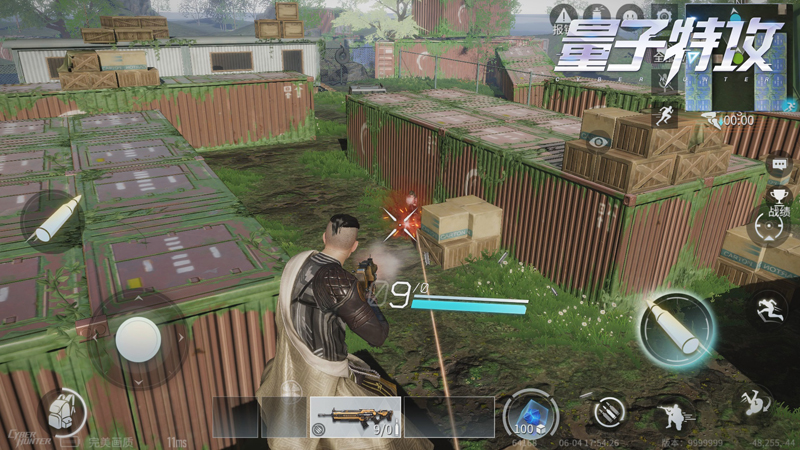The height and width of the screenshot is (450, 800).
Task: Tap the round camera reset button
Action: pyautogui.click(x=769, y=228)
